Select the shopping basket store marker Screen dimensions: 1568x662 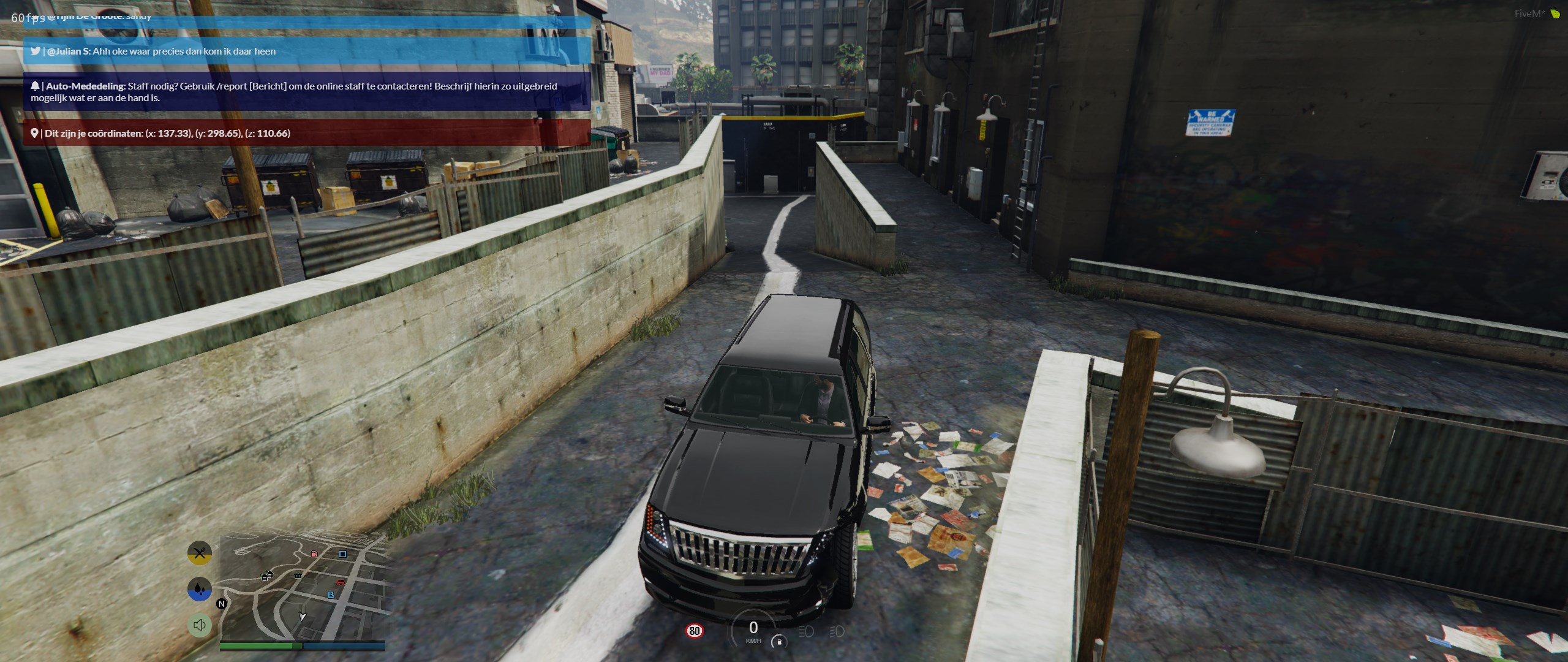tap(298, 575)
